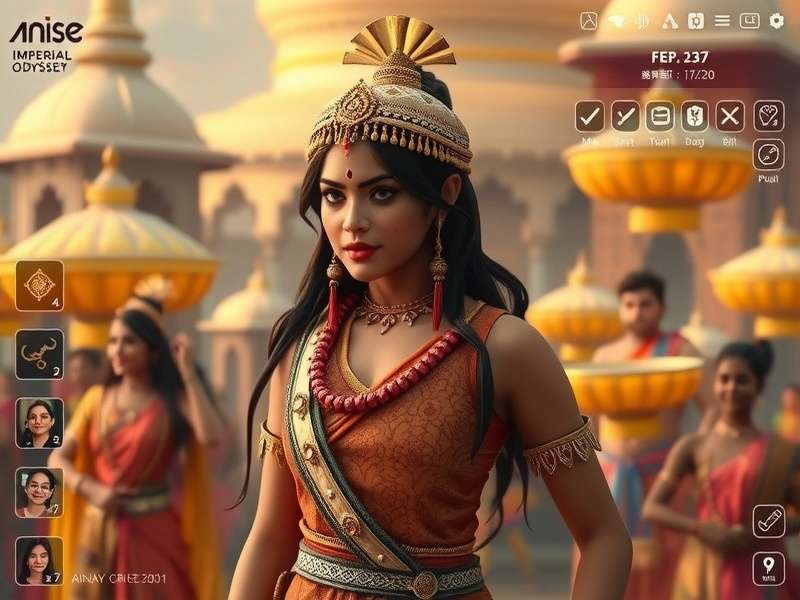Open the gear settings icon
The image size is (800, 600).
(776, 21)
